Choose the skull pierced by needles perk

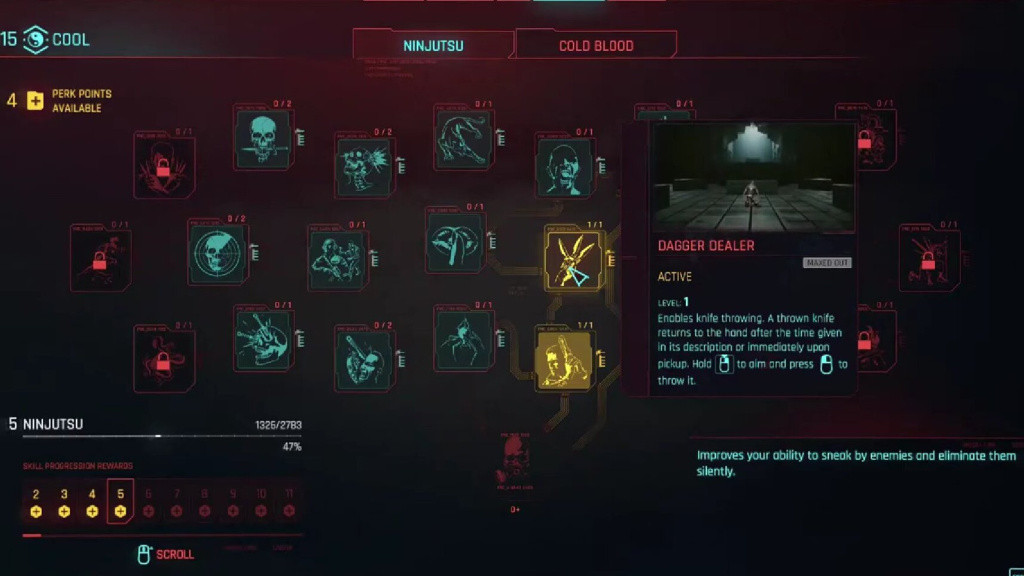(263, 338)
